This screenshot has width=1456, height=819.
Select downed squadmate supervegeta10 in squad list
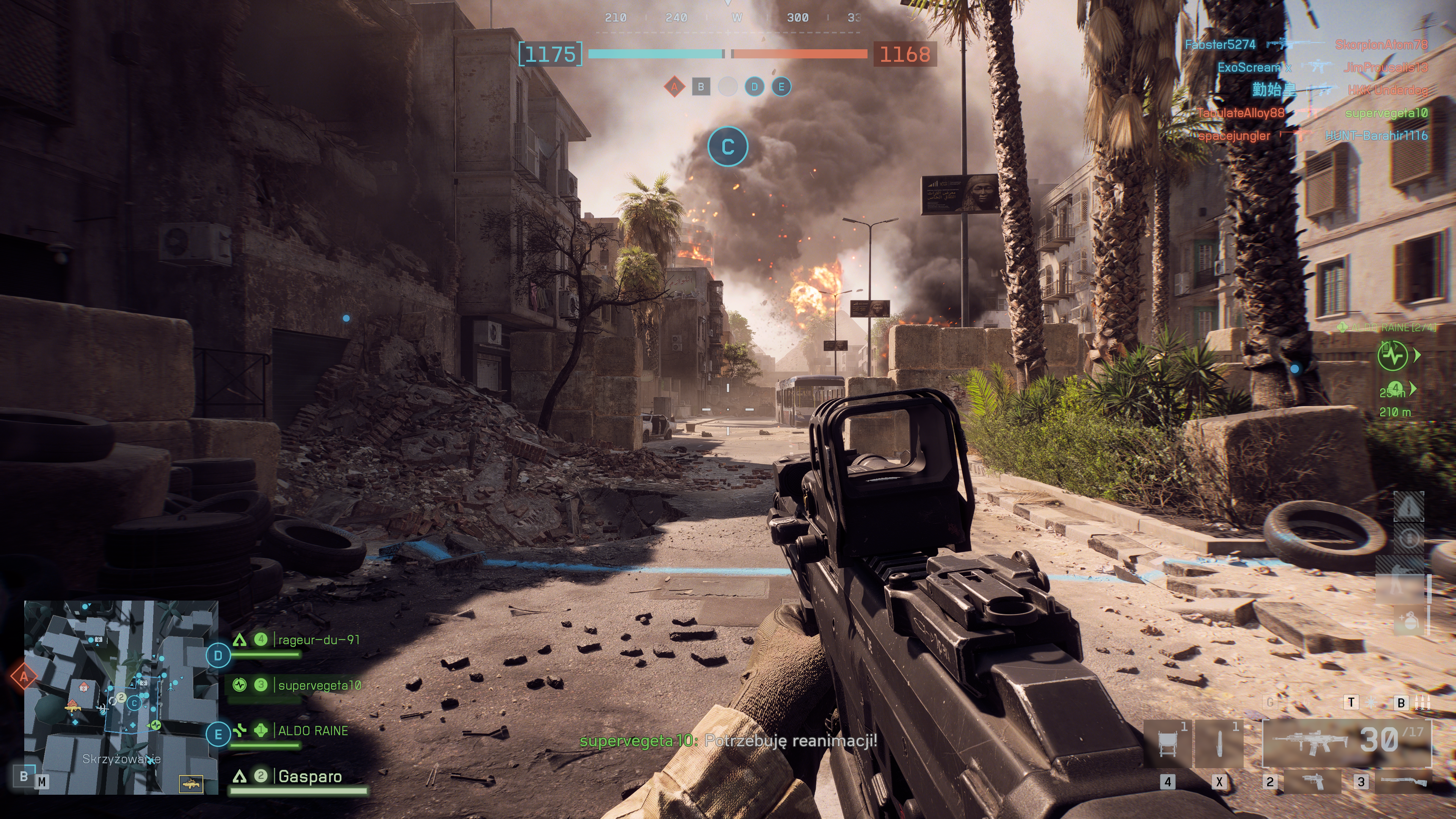[319, 686]
